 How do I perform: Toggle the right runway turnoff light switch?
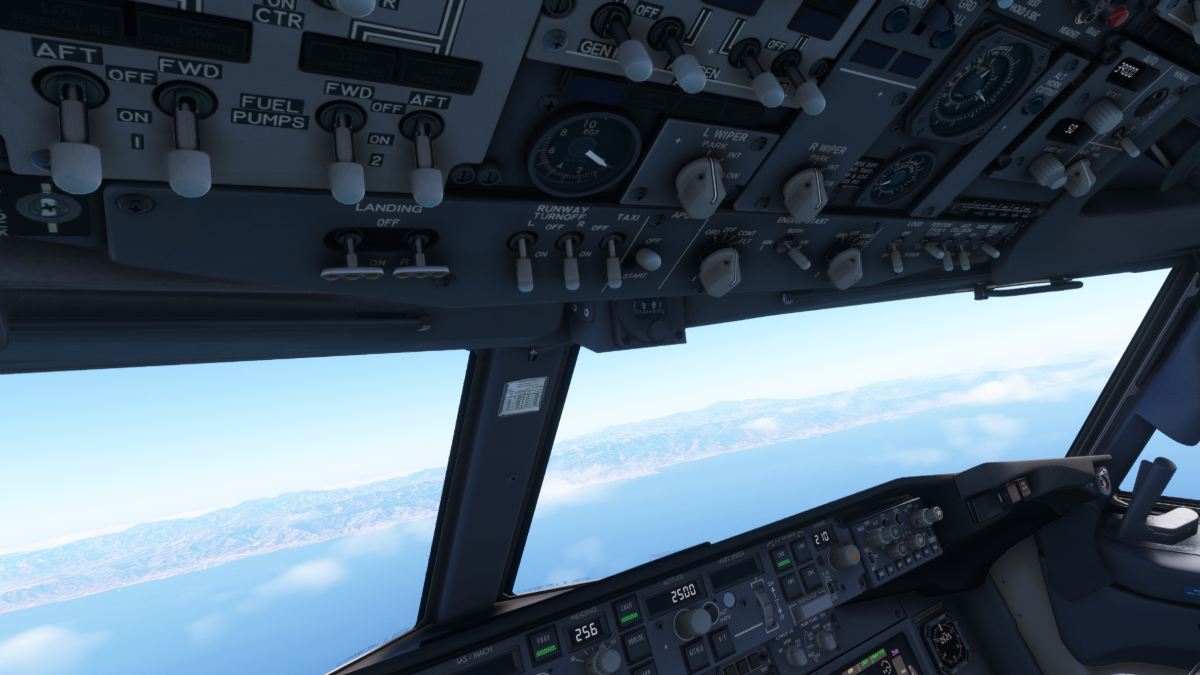[570, 270]
